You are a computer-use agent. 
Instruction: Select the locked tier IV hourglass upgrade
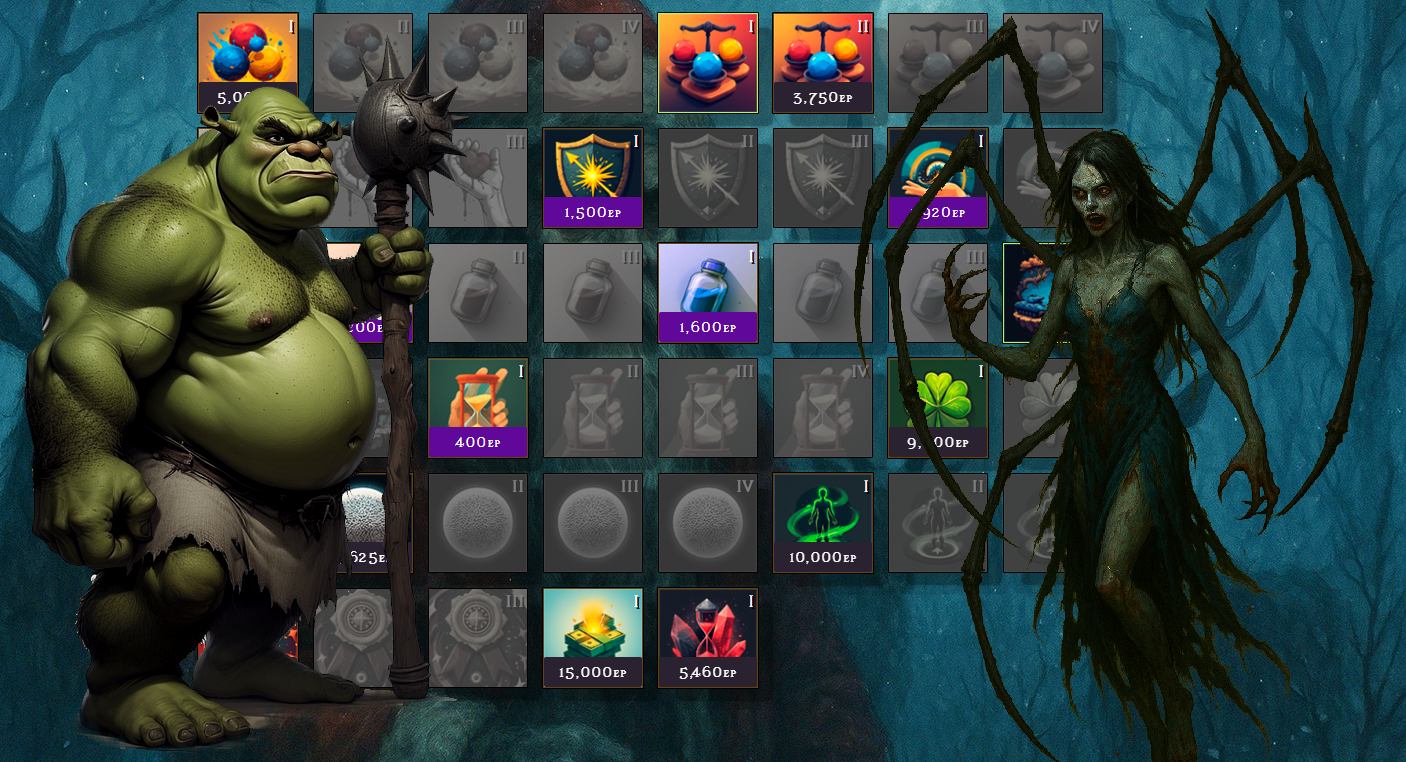tap(822, 407)
